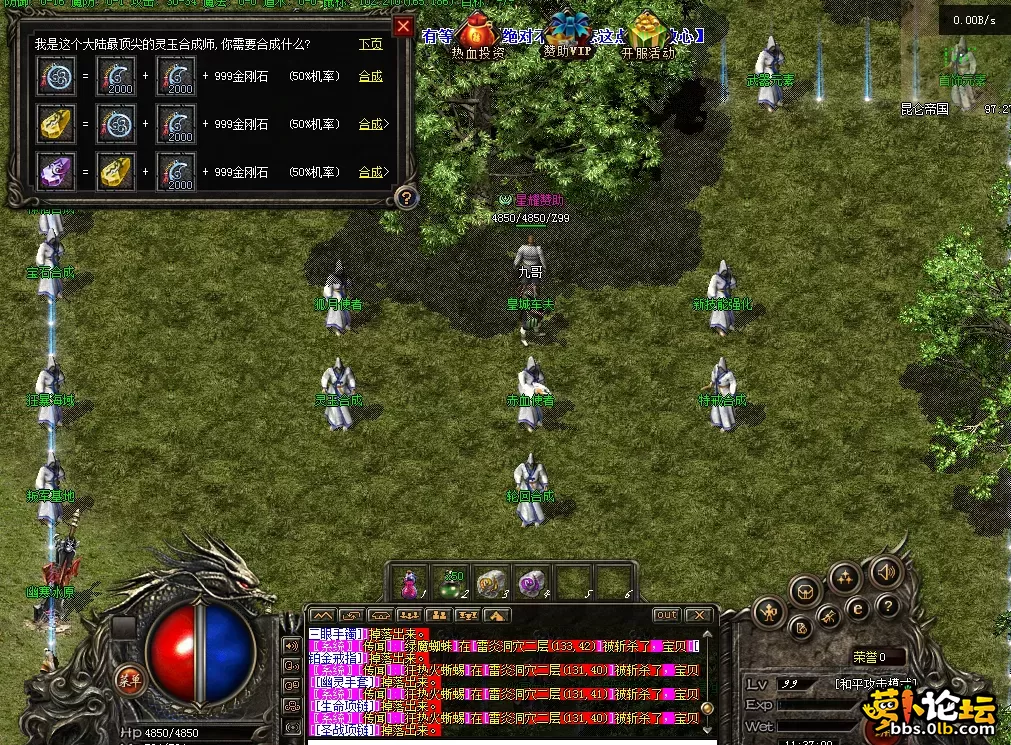Open the 菜单 round menu button
Viewport: 1011px width, 745px height.
128,680
